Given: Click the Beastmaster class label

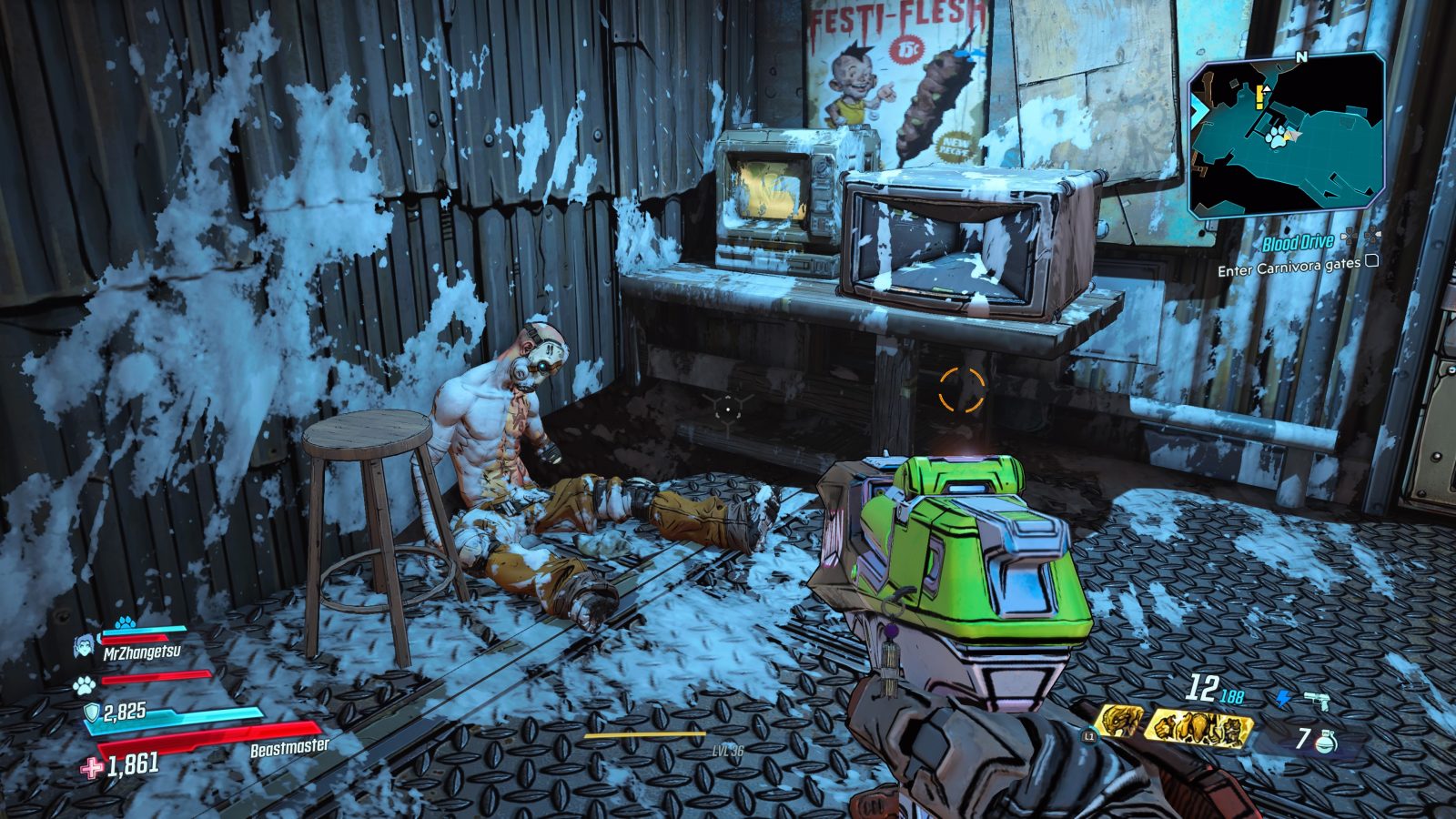Looking at the screenshot, I should (288, 746).
